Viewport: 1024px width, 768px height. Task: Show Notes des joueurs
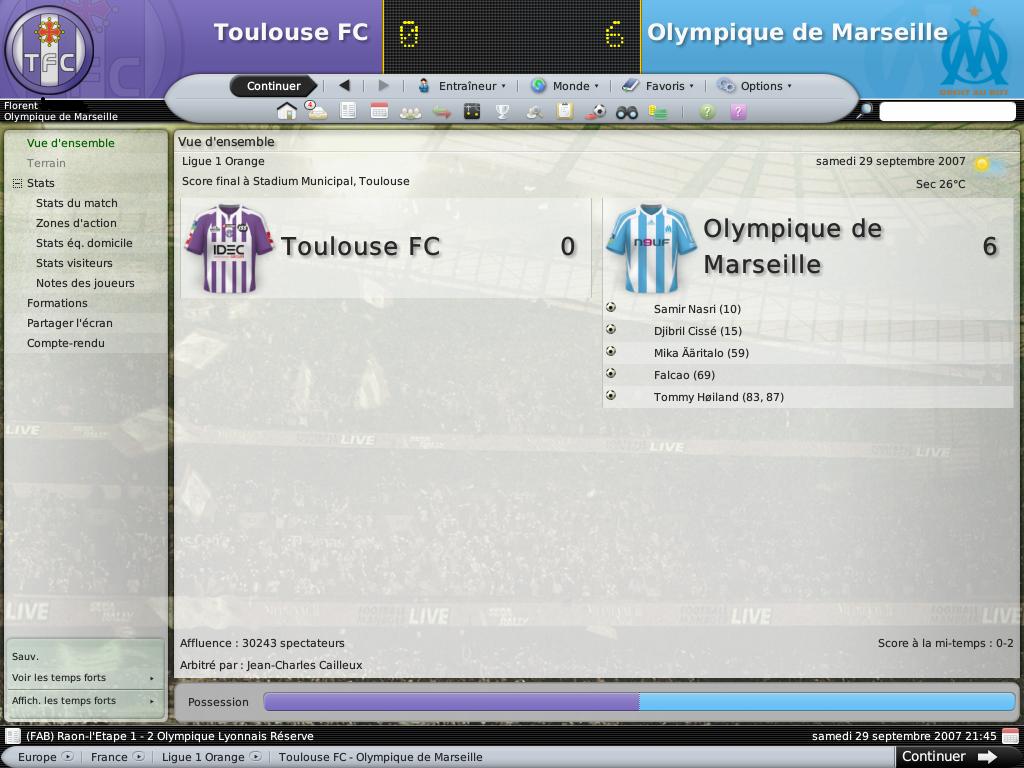point(85,283)
